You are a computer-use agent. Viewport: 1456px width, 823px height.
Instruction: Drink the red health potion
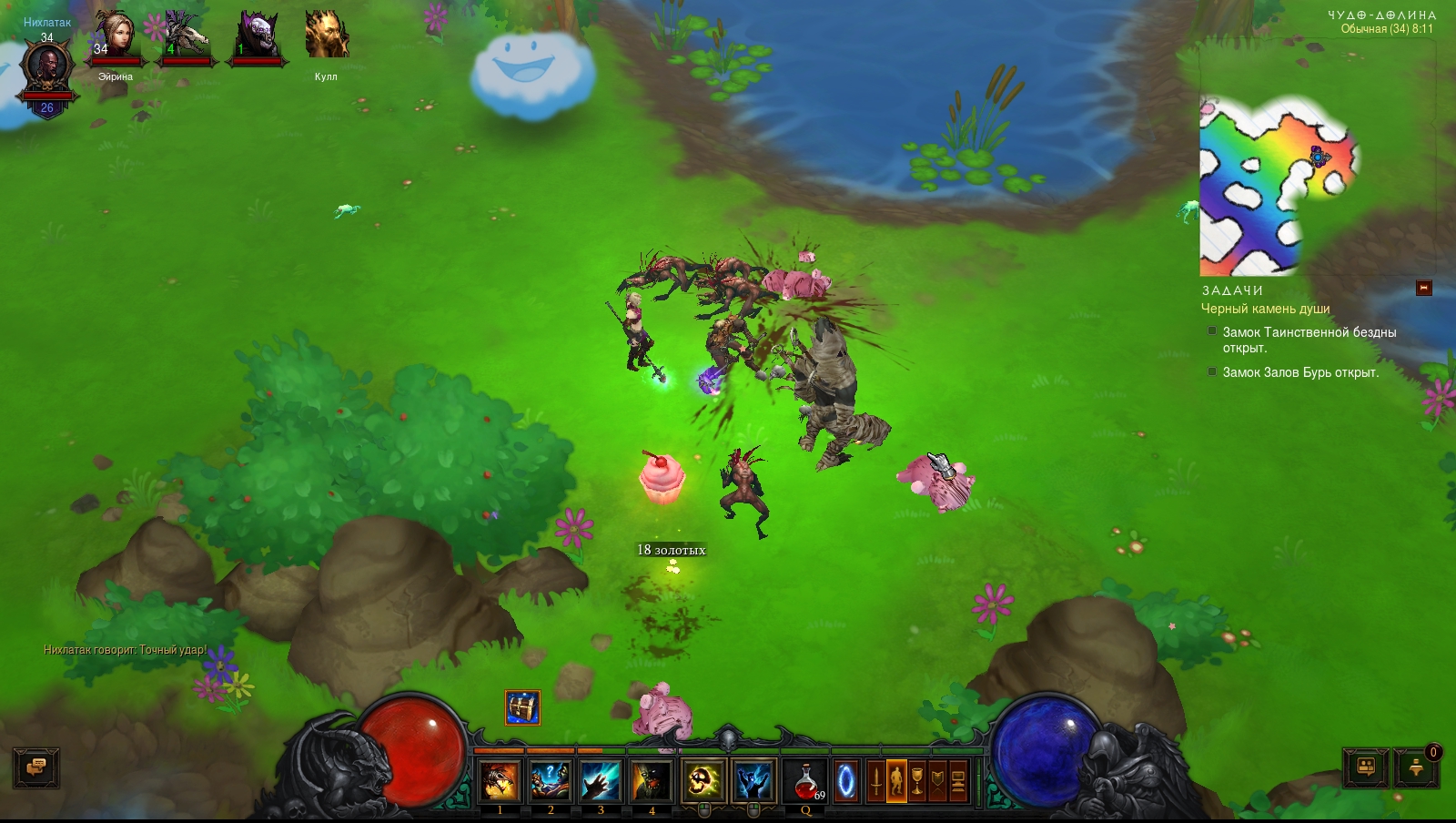coord(805,781)
